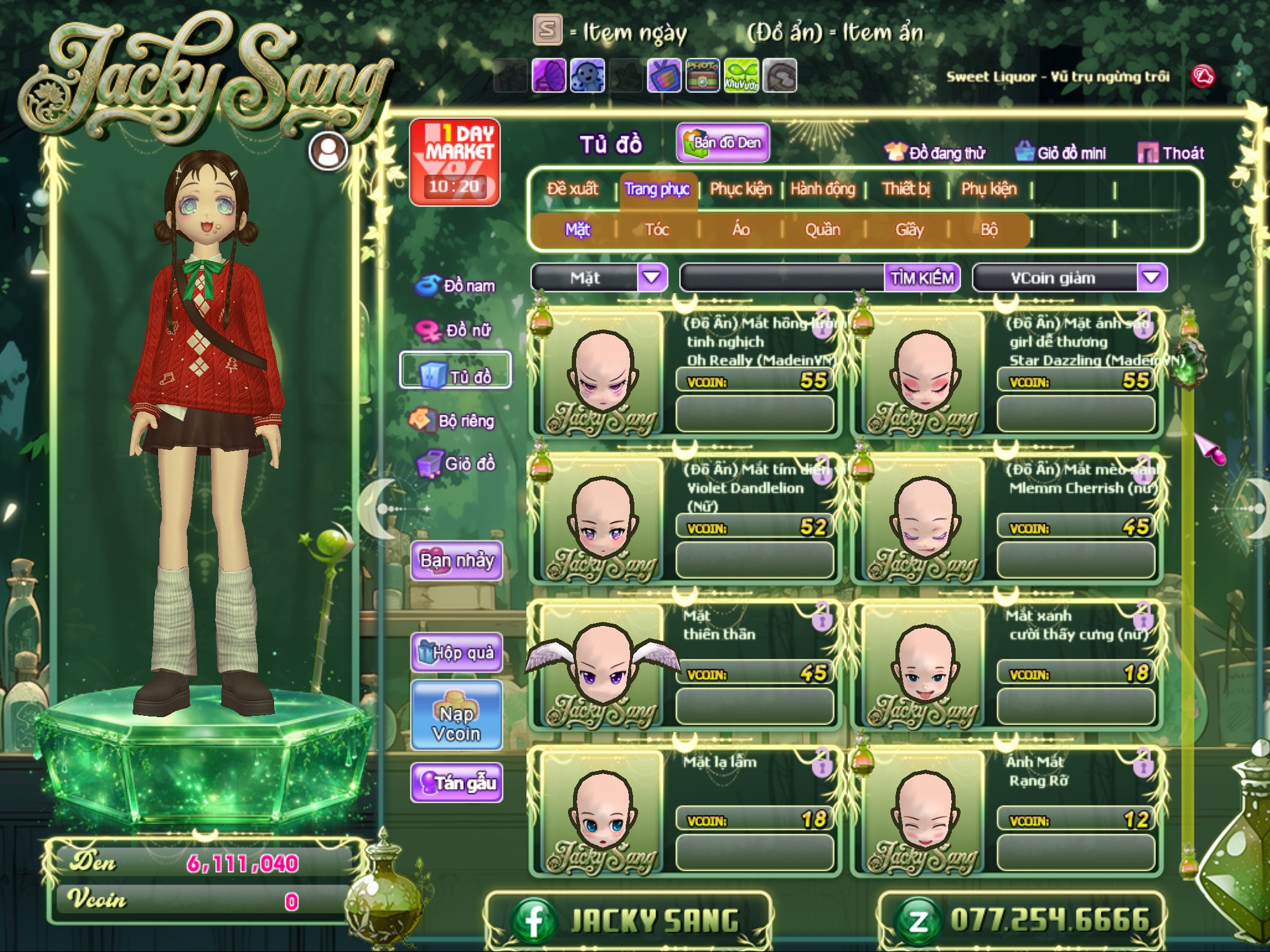
Task: Click the Bạn nhảy button
Action: click(x=456, y=561)
